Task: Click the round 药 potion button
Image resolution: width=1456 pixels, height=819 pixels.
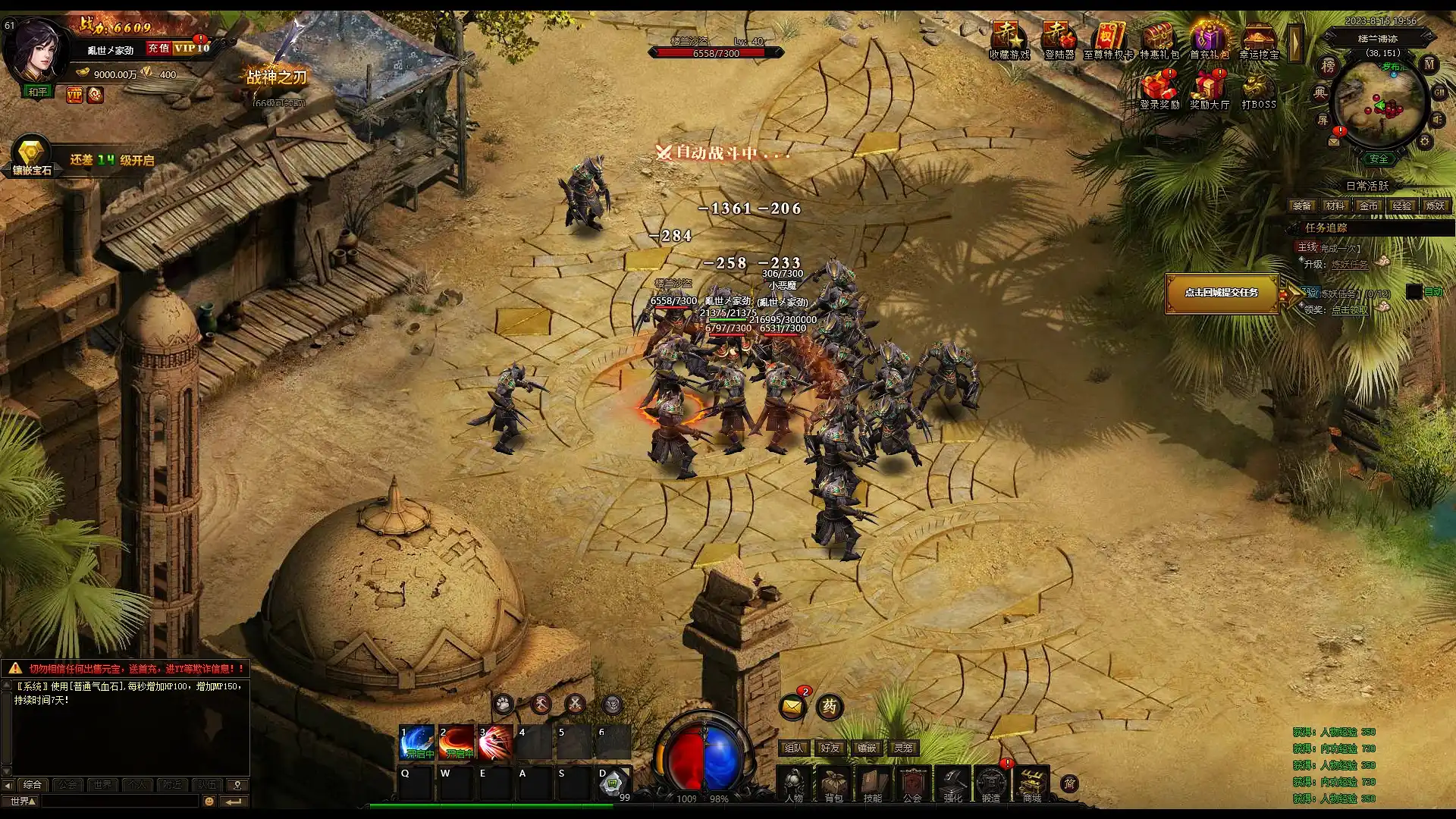Action: coord(830,707)
